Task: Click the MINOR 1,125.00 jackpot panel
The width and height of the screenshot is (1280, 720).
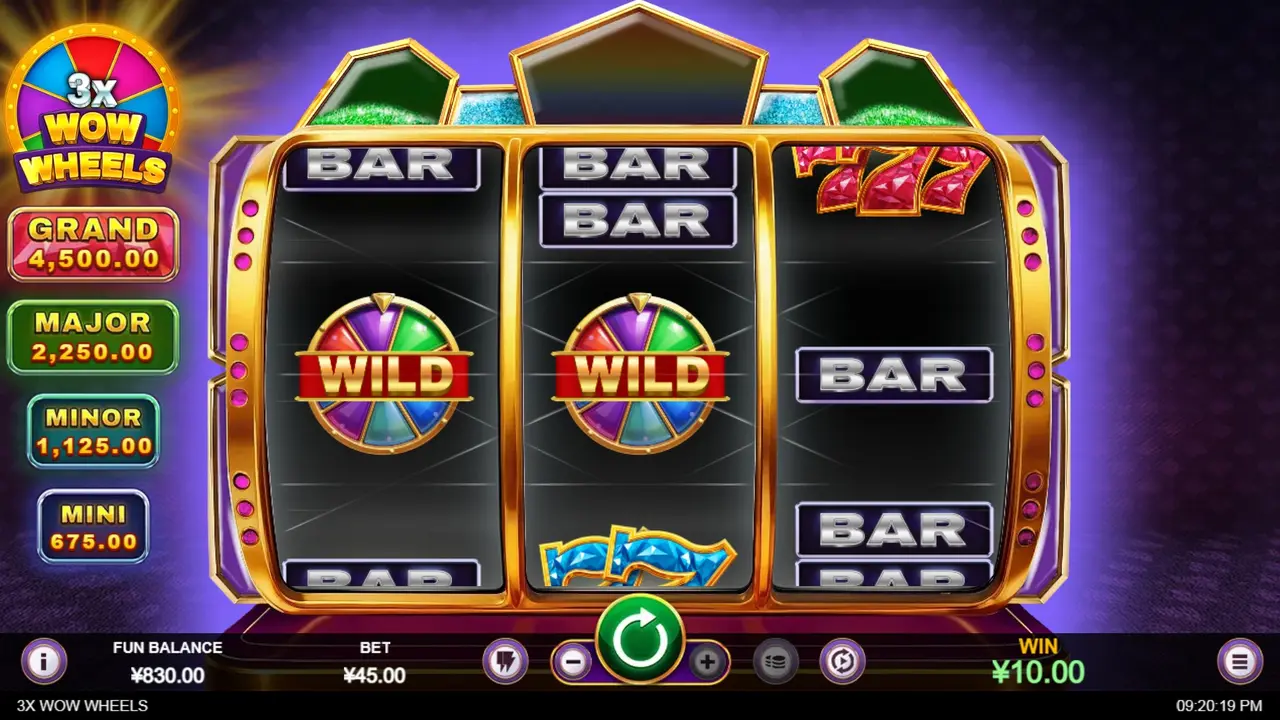Action: point(93,432)
